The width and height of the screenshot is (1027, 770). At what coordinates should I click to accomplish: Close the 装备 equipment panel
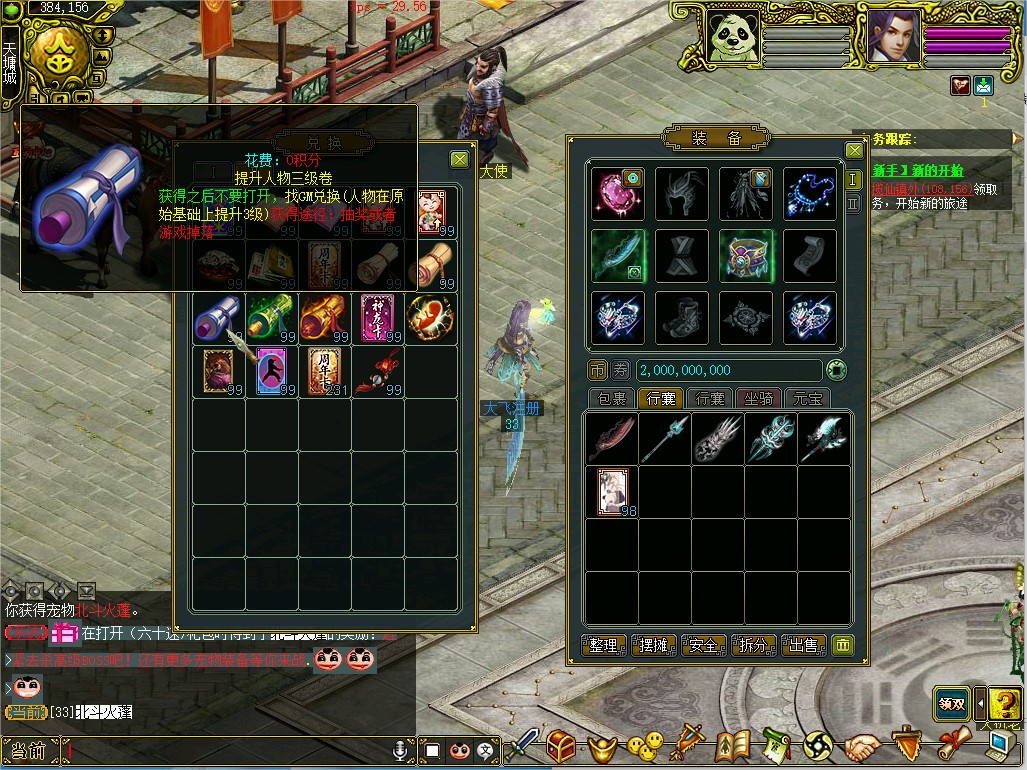coord(854,150)
